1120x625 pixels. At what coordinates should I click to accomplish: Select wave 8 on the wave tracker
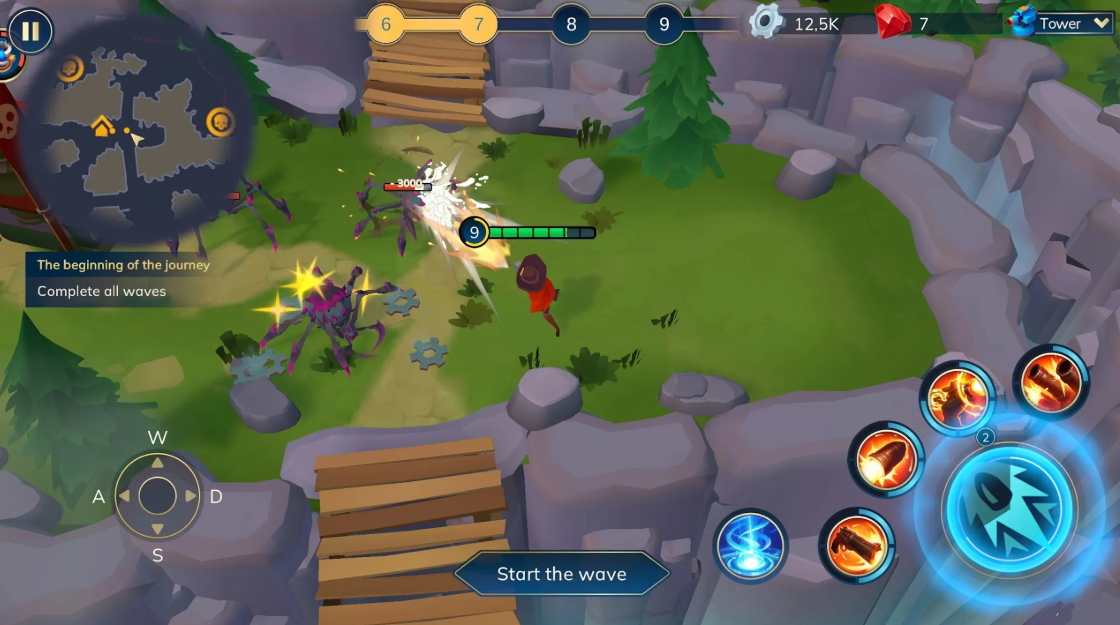point(571,24)
